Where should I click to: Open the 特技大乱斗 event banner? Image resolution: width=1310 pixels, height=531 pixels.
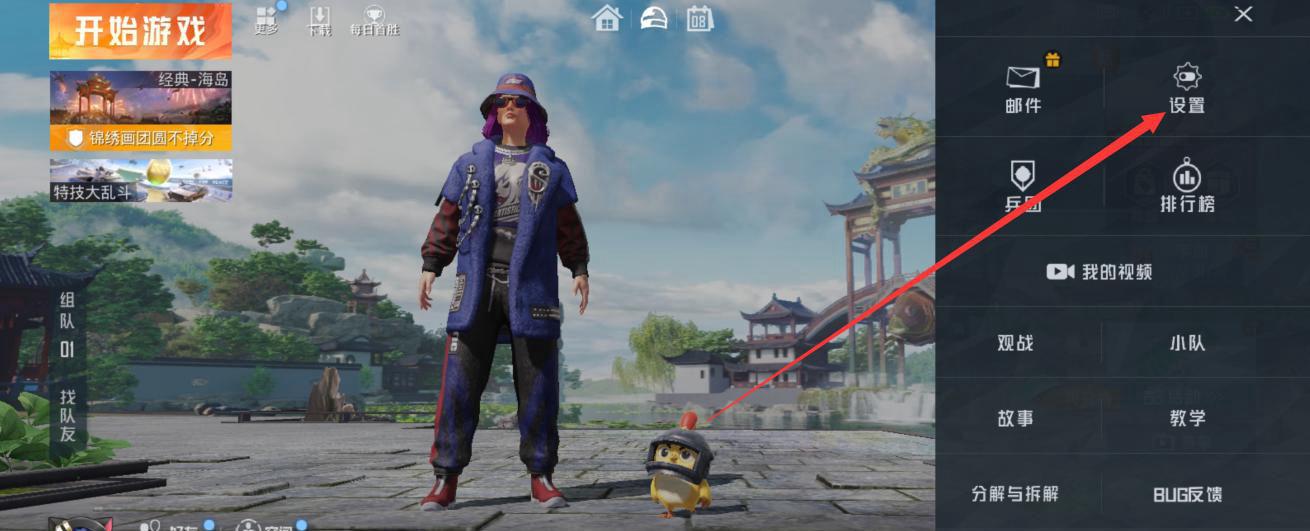tap(140, 180)
